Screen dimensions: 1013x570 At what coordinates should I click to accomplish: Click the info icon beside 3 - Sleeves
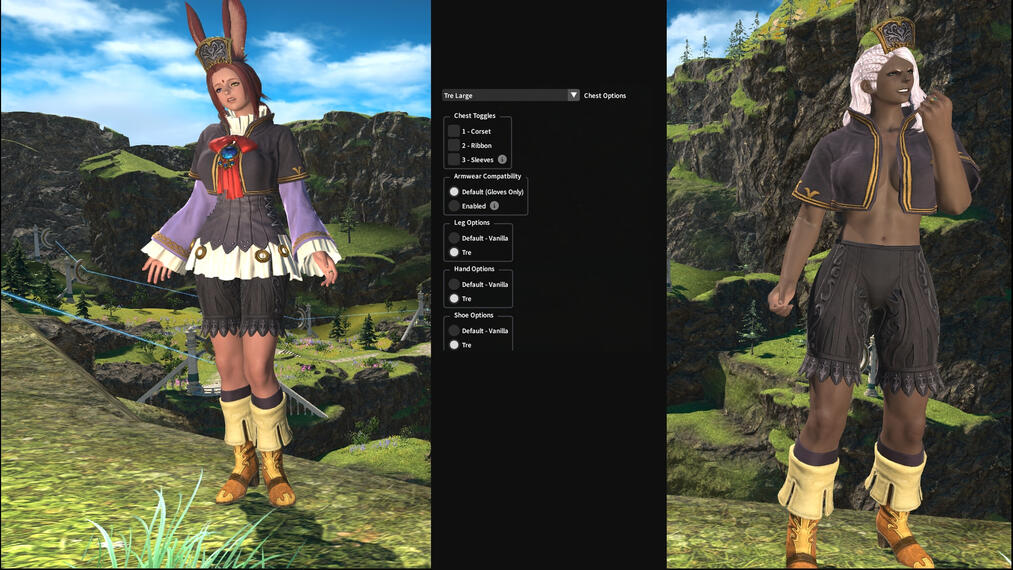pos(502,159)
